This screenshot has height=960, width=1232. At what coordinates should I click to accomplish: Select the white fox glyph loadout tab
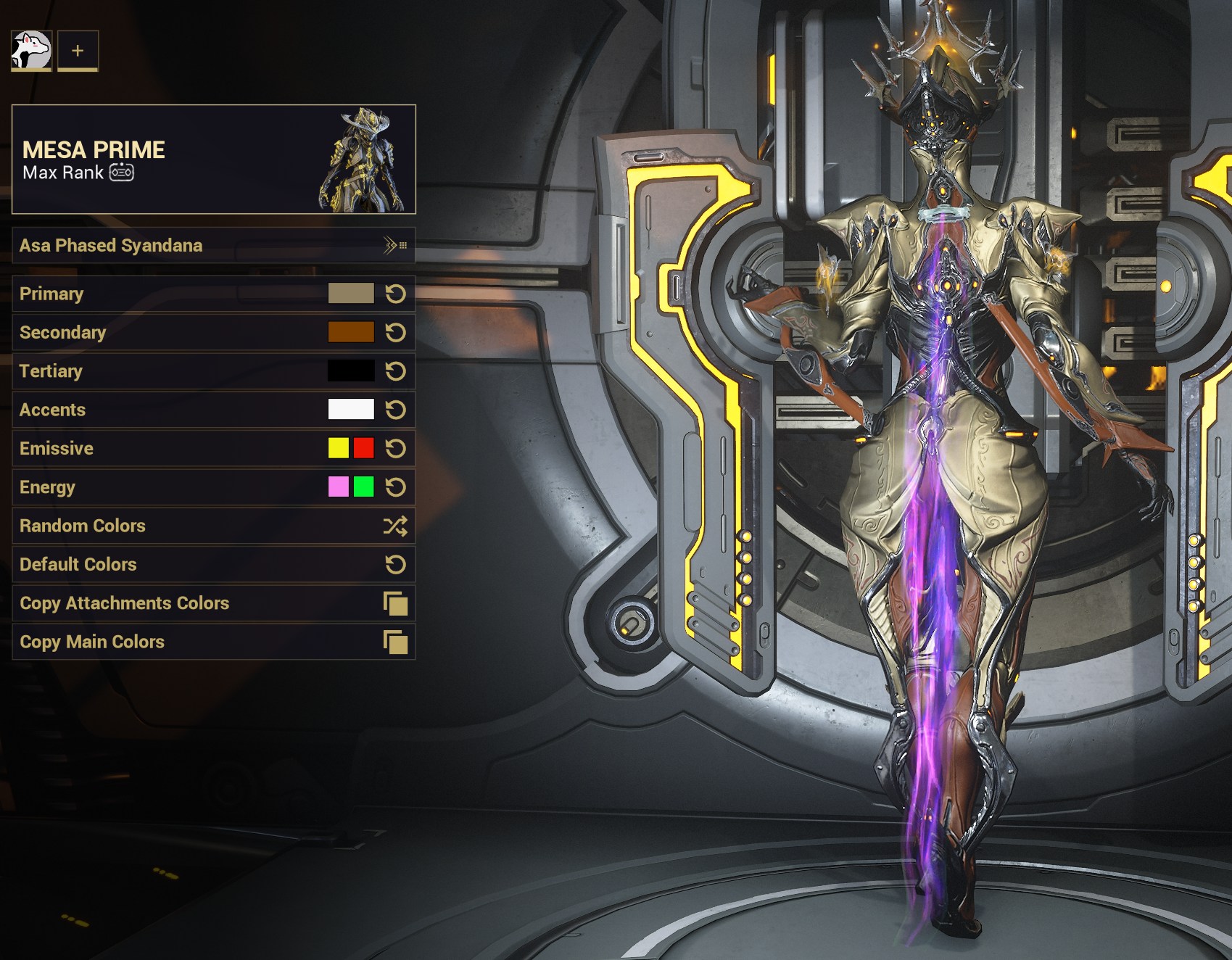point(31,51)
